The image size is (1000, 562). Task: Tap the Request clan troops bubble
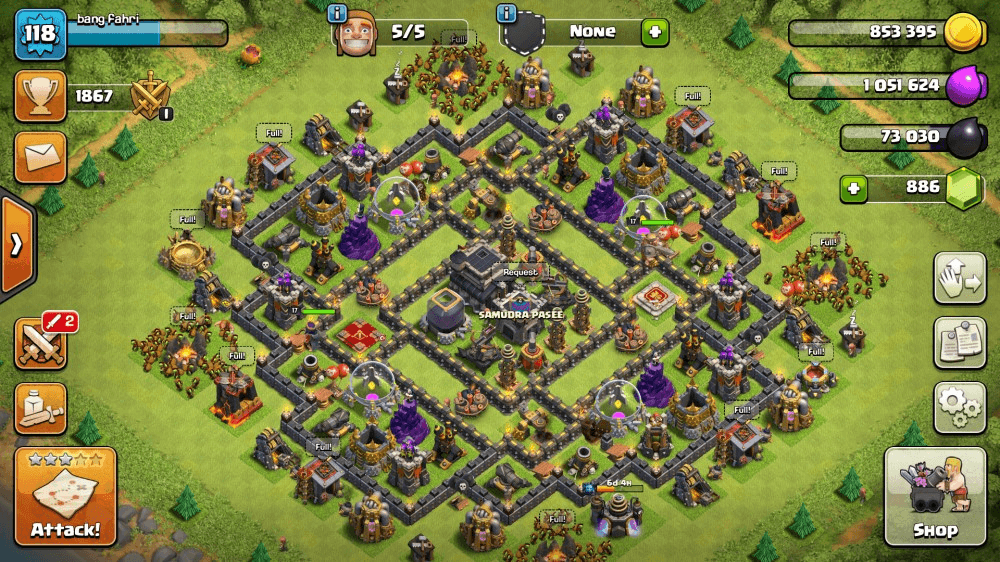point(520,272)
